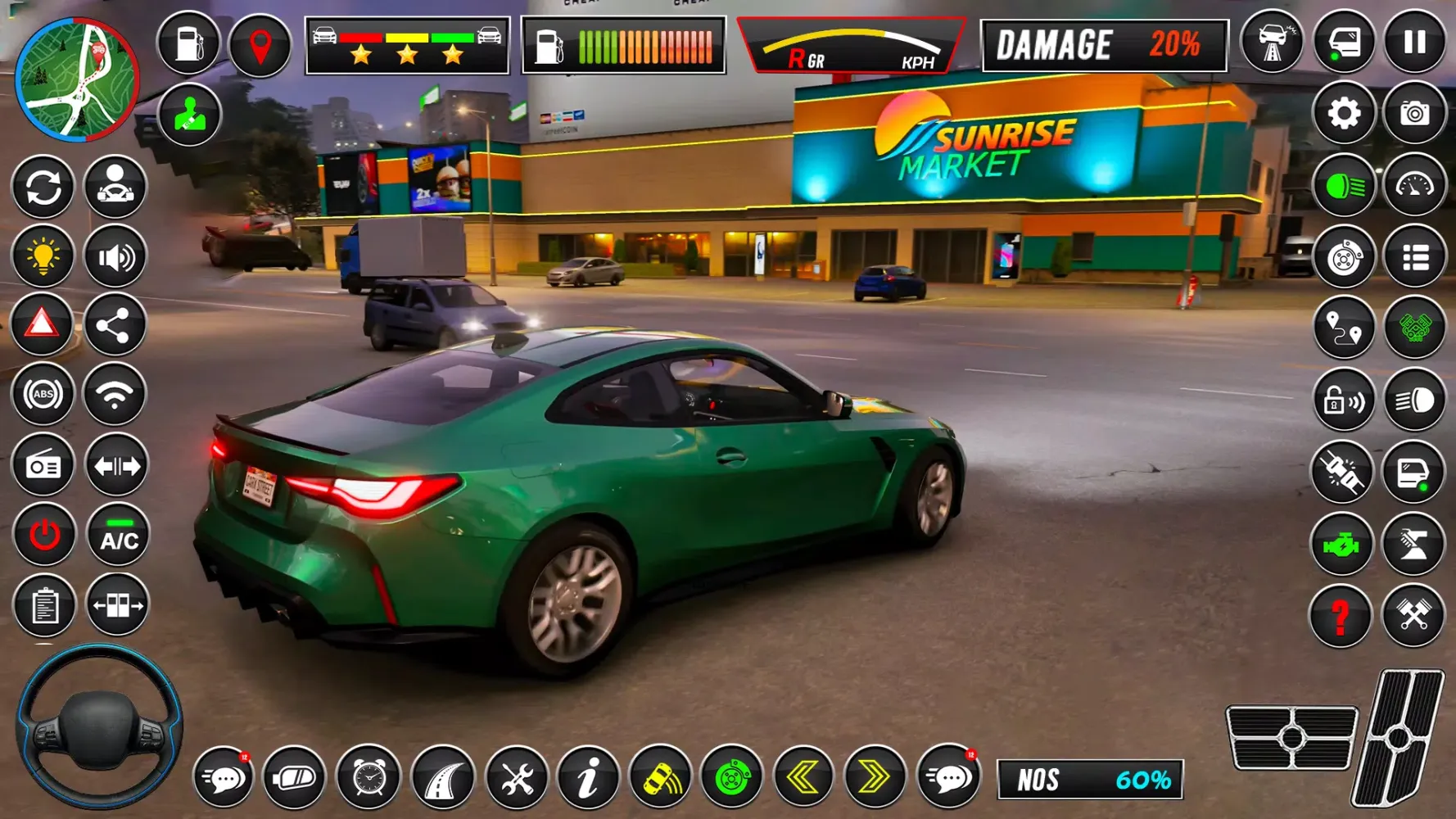Viewport: 1456px width, 819px height.
Task: Activate the handbrake disc icon
Action: pyautogui.click(x=1343, y=256)
